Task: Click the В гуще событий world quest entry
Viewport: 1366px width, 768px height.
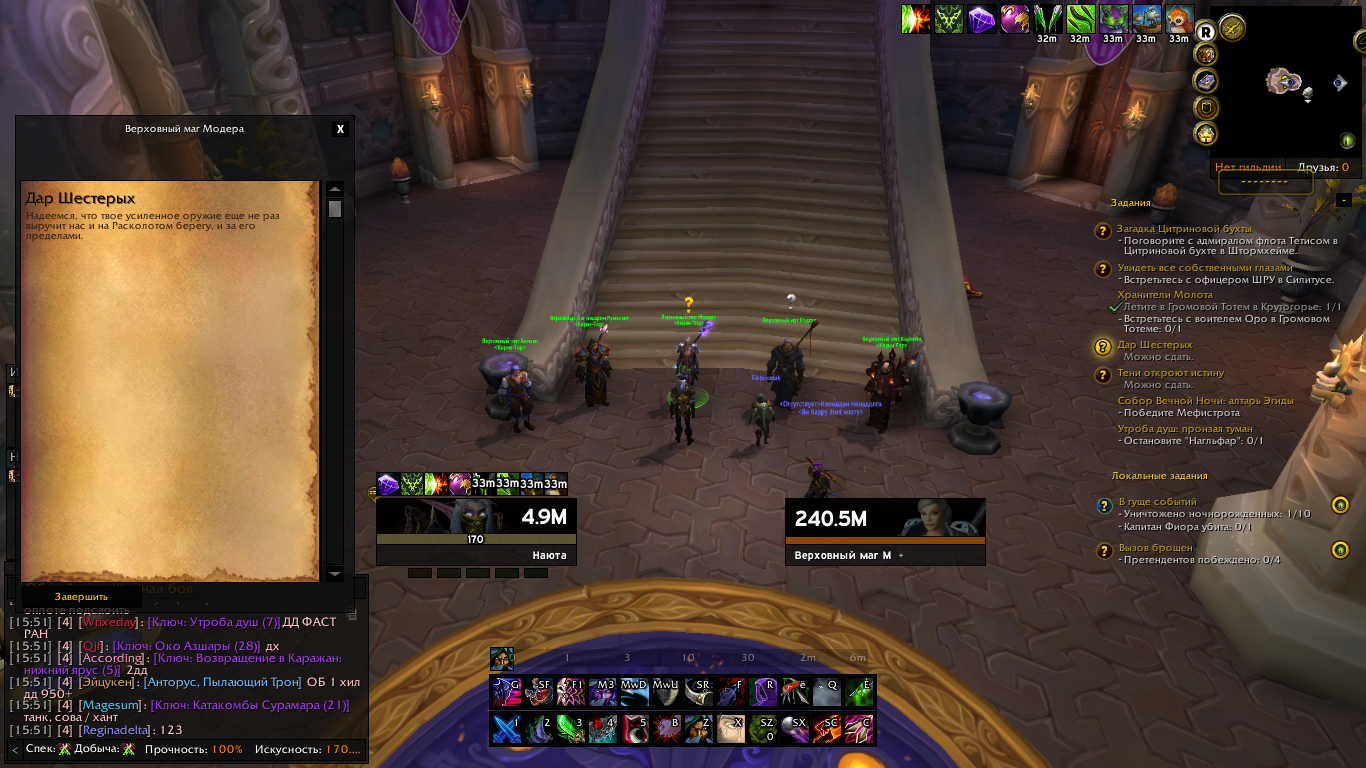Action: pyautogui.click(x=1157, y=502)
